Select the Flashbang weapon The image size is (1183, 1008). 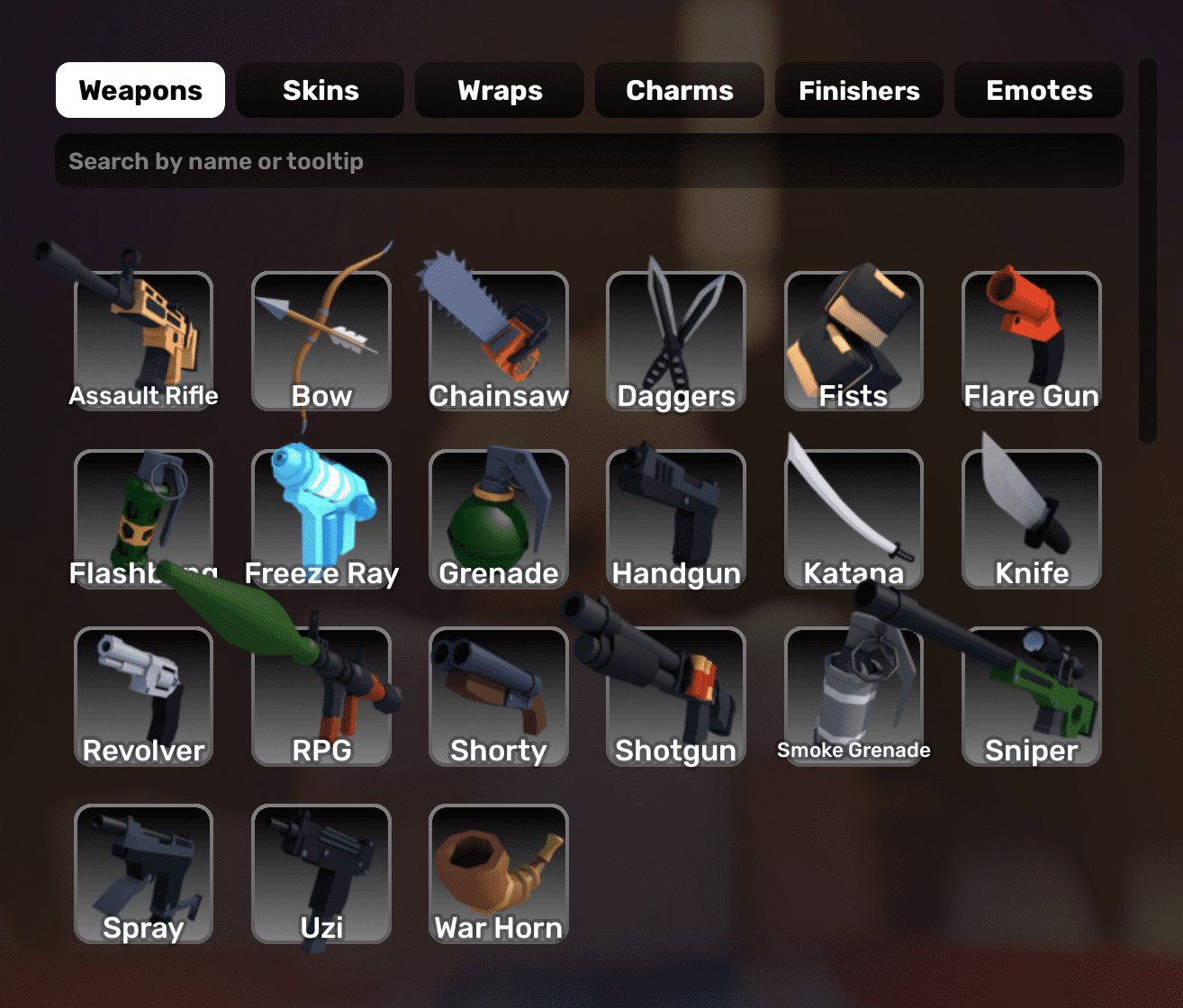click(x=142, y=517)
